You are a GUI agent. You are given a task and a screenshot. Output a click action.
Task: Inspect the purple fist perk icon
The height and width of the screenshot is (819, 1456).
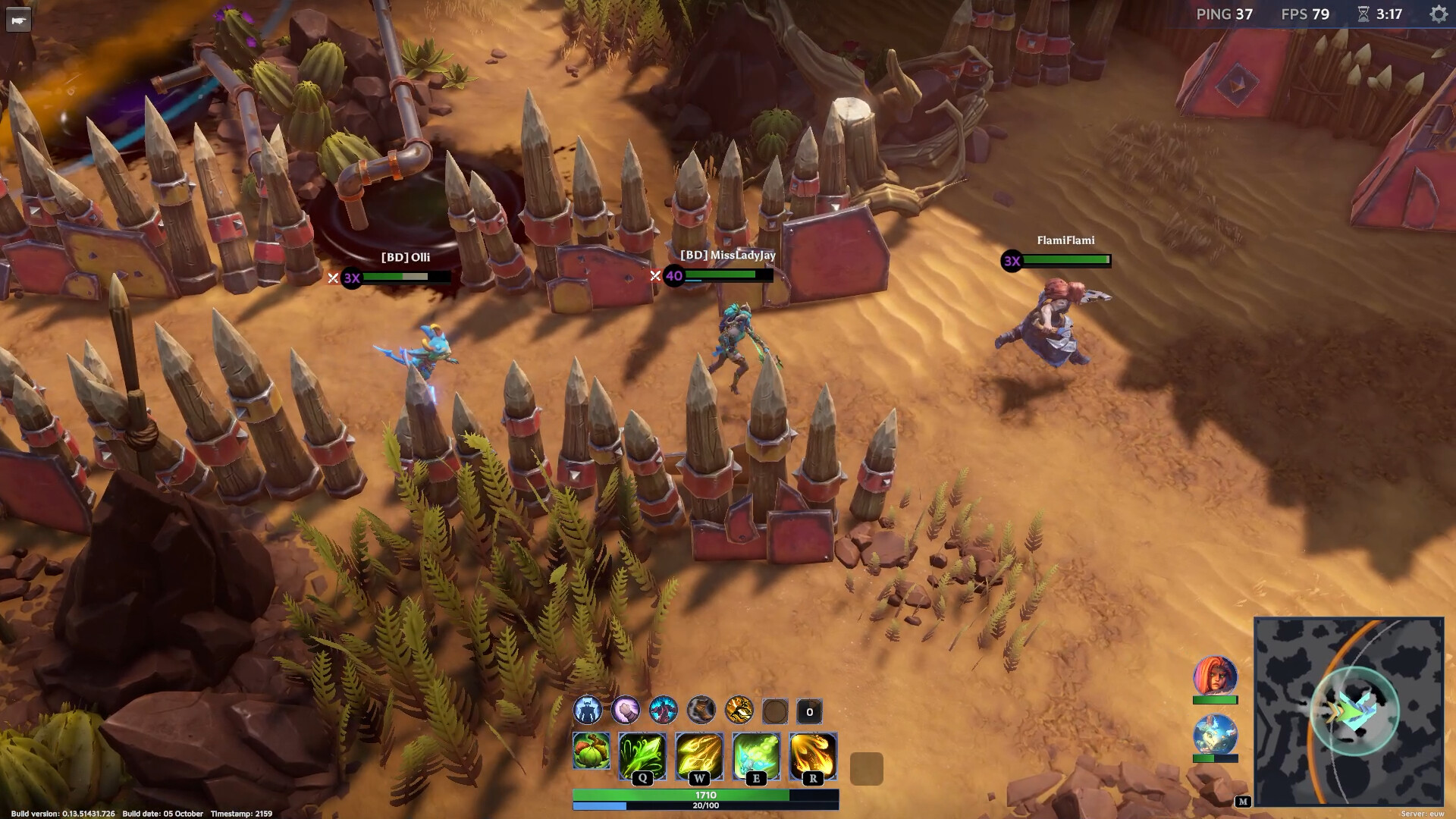point(625,711)
